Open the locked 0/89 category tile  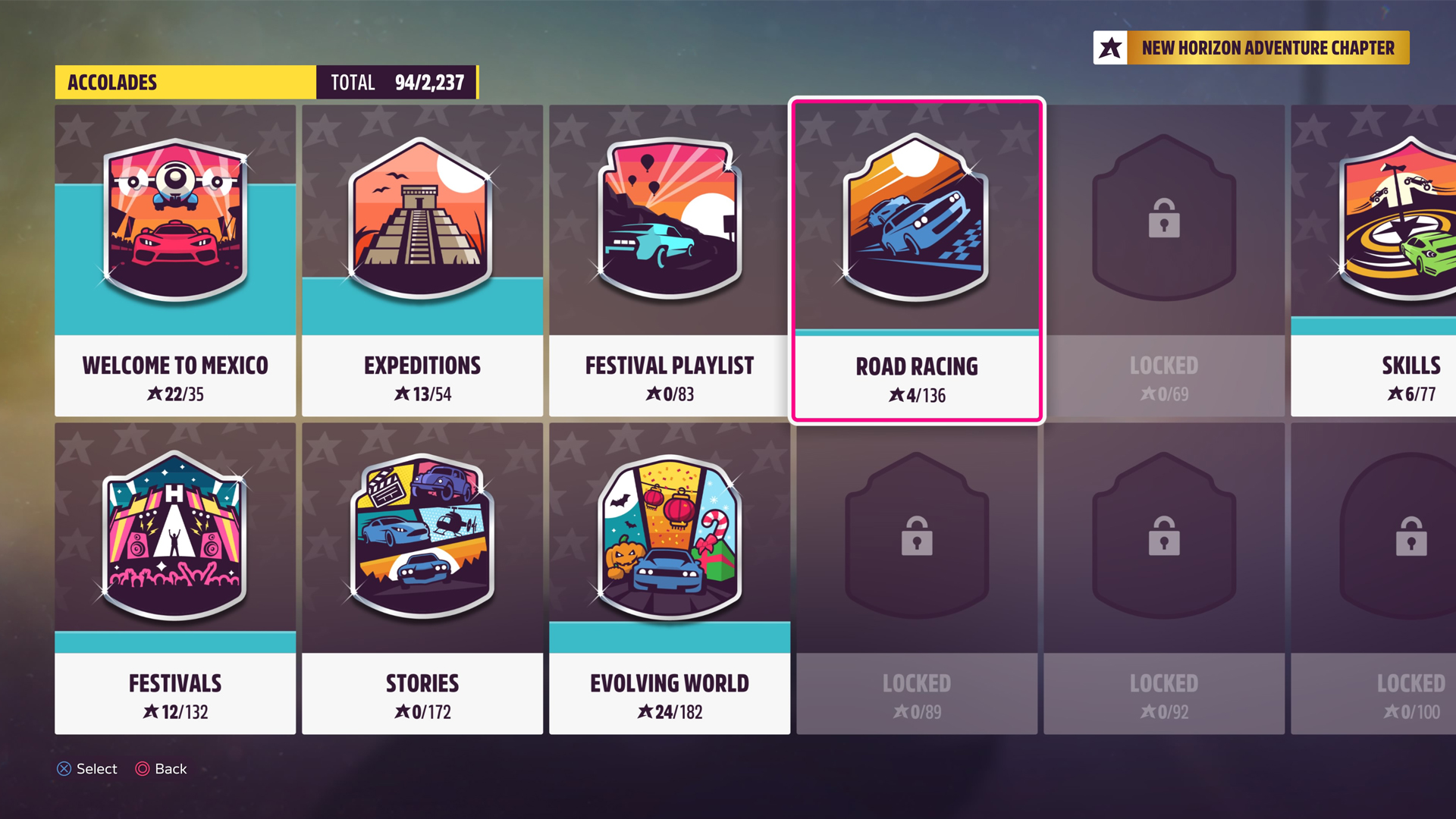click(x=915, y=538)
